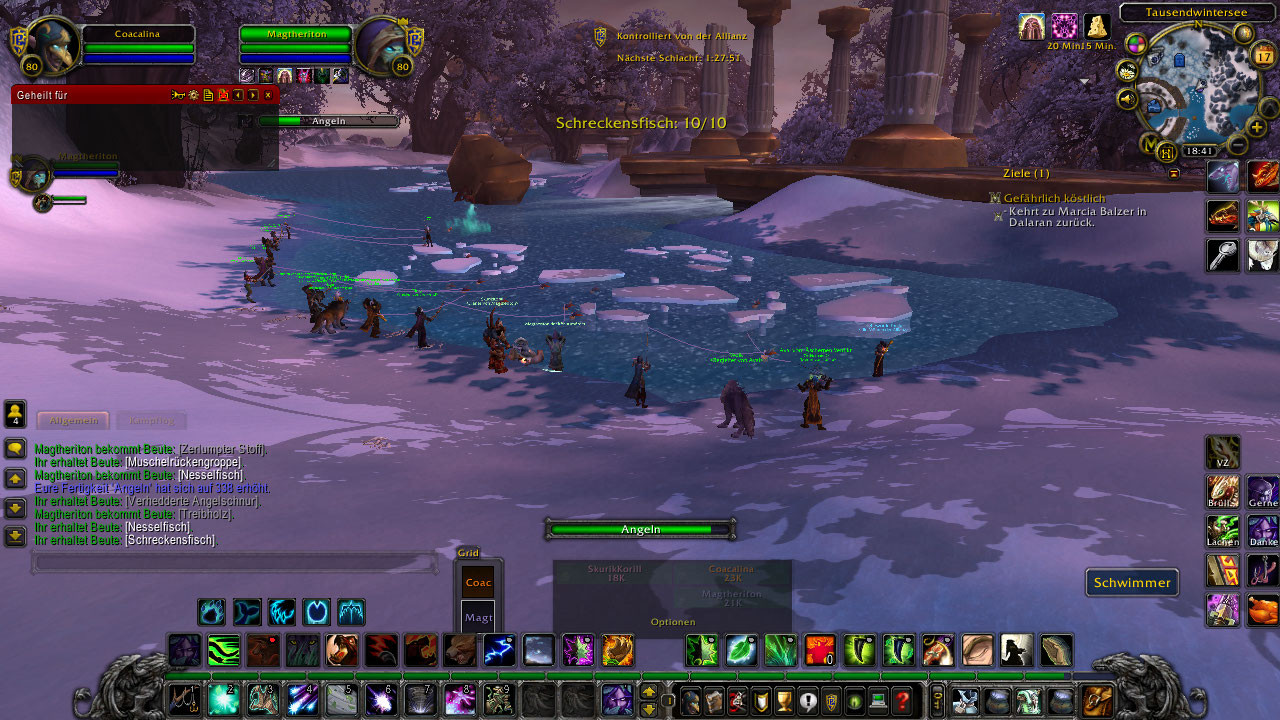Open the Kampflog chat tab
The width and height of the screenshot is (1280, 720).
pyautogui.click(x=150, y=421)
